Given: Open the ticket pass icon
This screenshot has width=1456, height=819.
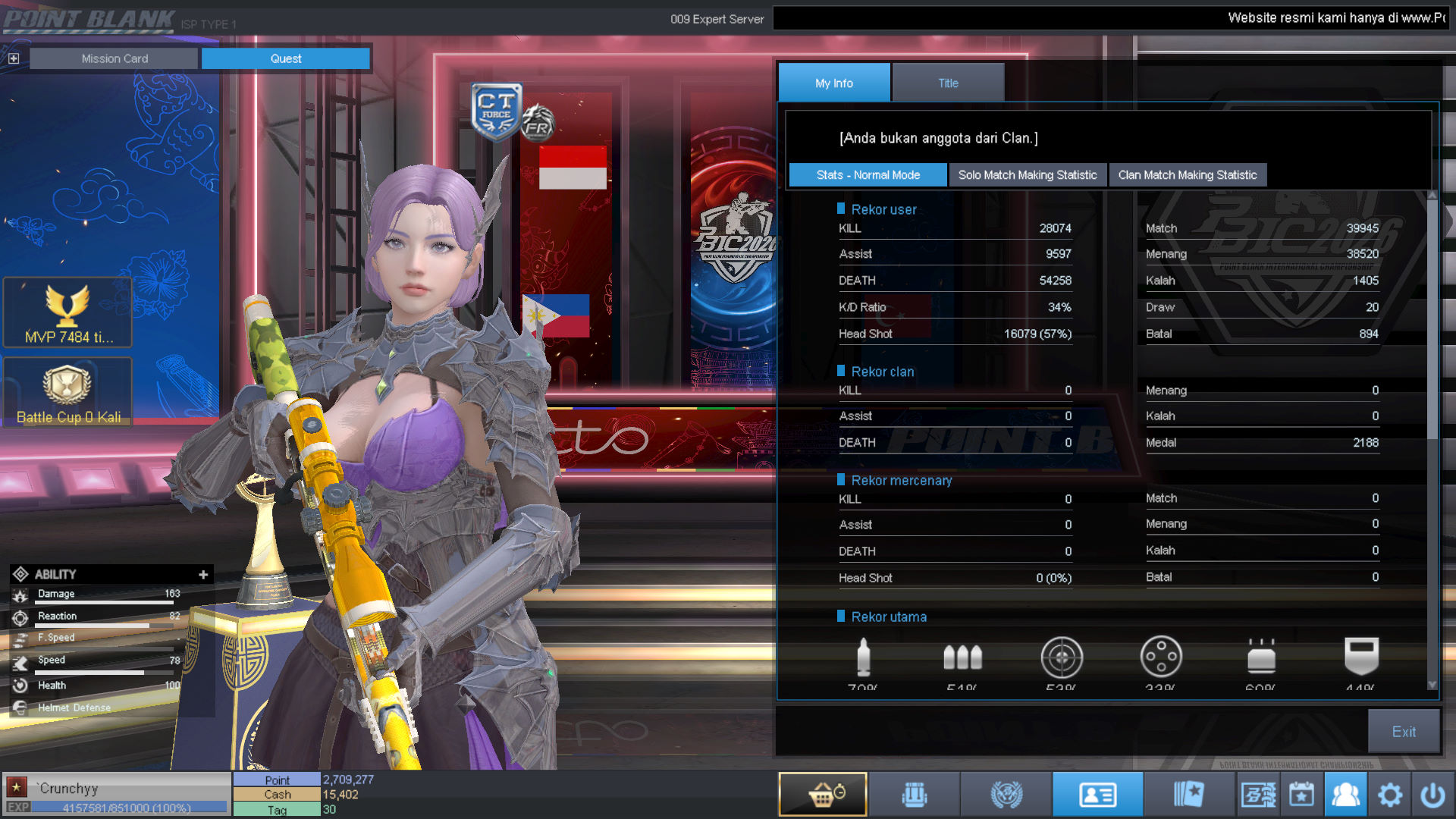Looking at the screenshot, I should coord(1258,795).
